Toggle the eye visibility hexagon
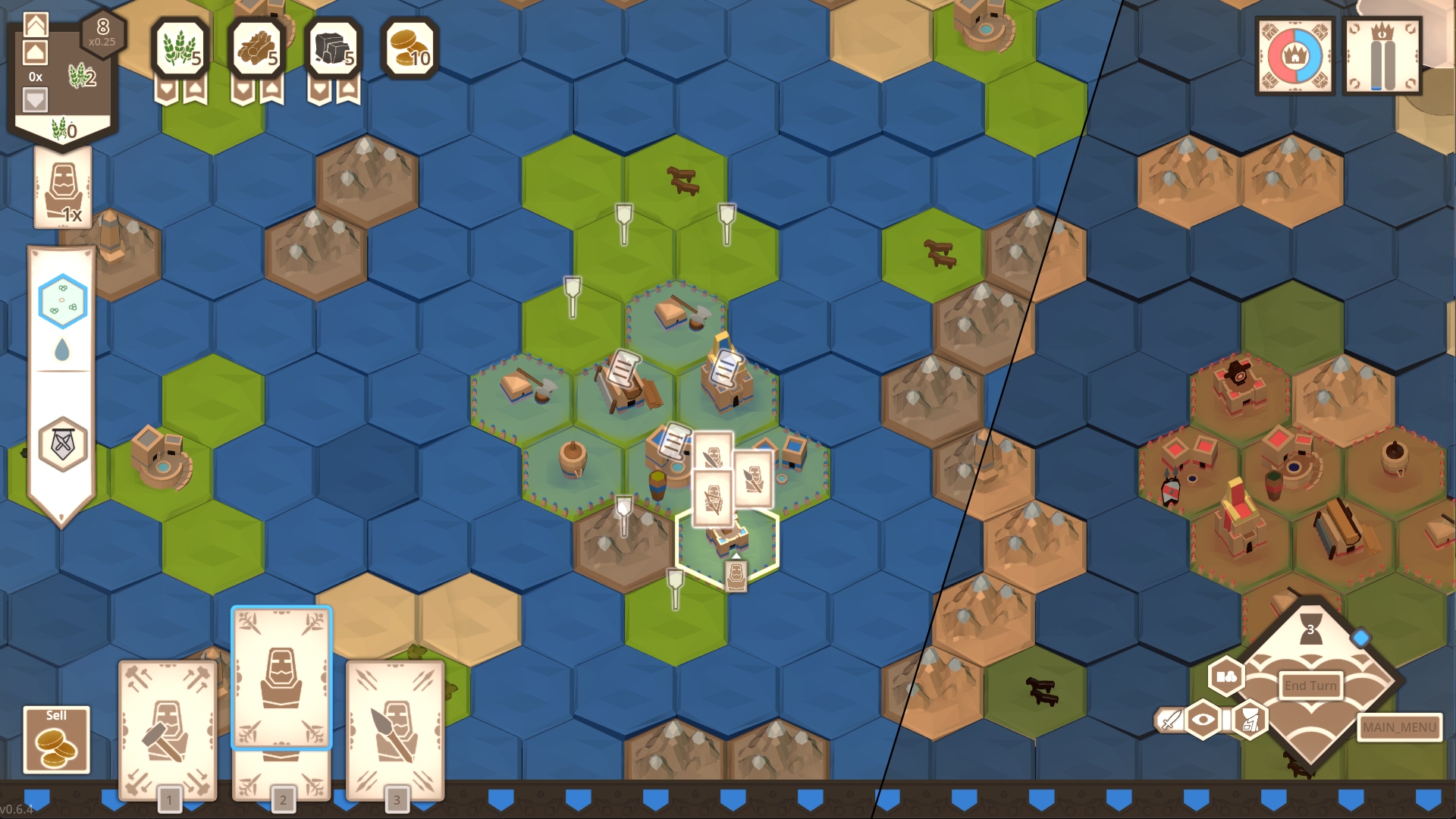Viewport: 1456px width, 819px height. [x=1203, y=720]
